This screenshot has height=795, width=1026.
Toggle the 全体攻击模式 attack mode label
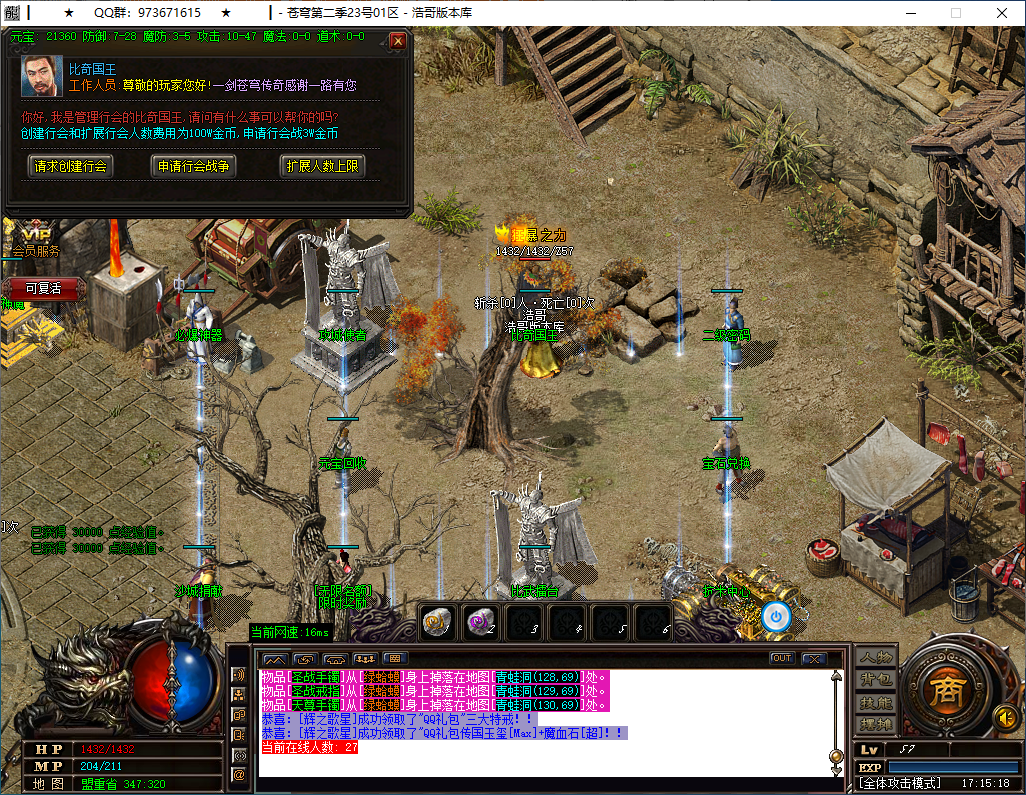coord(901,784)
